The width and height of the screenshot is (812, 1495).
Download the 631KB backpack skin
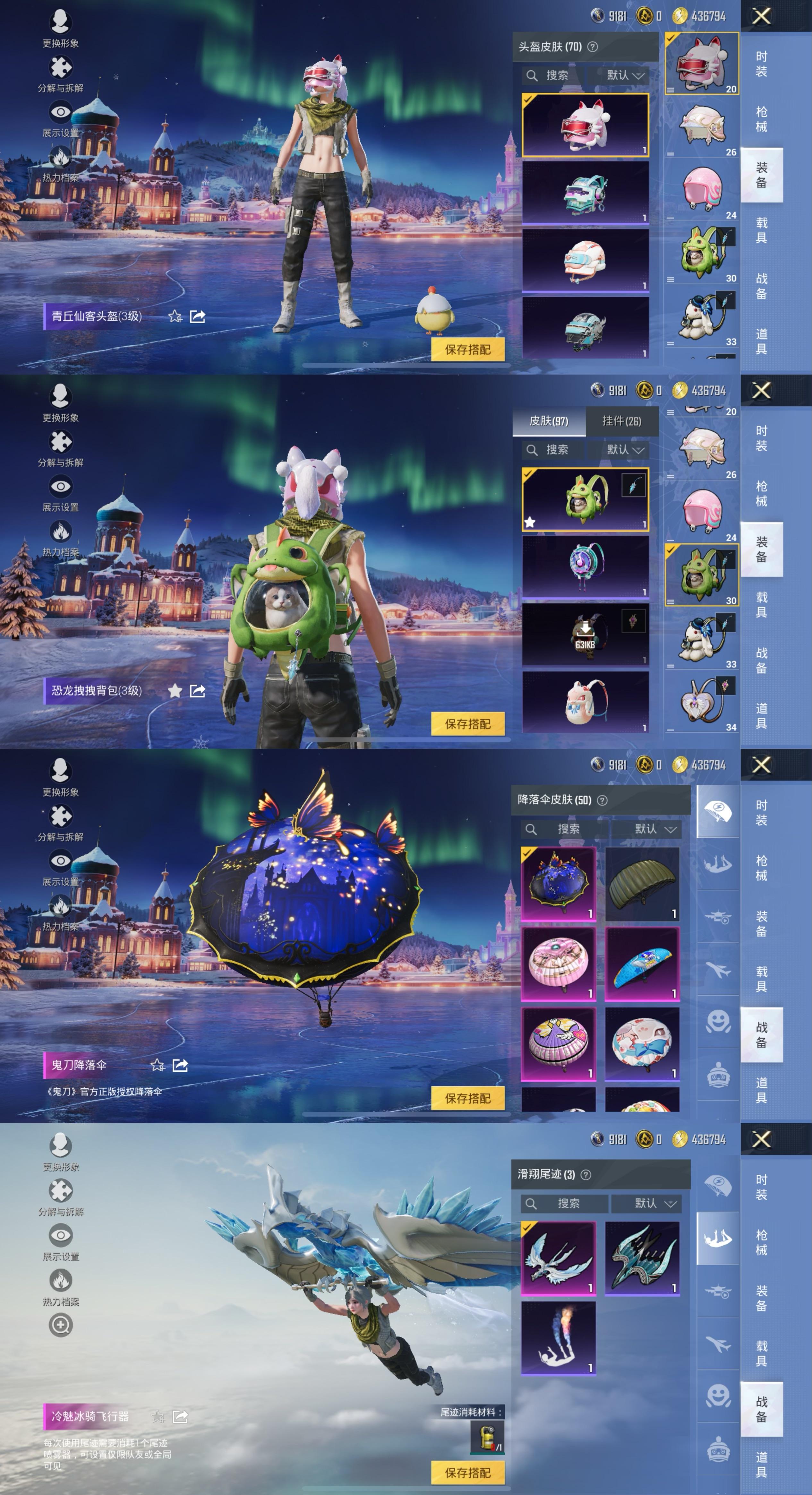(585, 634)
